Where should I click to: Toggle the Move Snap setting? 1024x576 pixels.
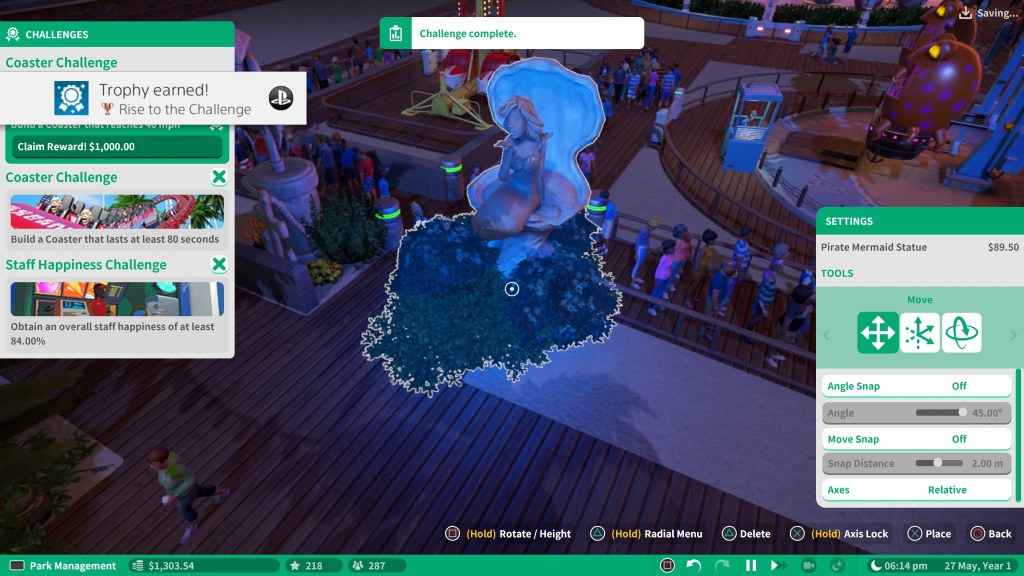tap(916, 439)
